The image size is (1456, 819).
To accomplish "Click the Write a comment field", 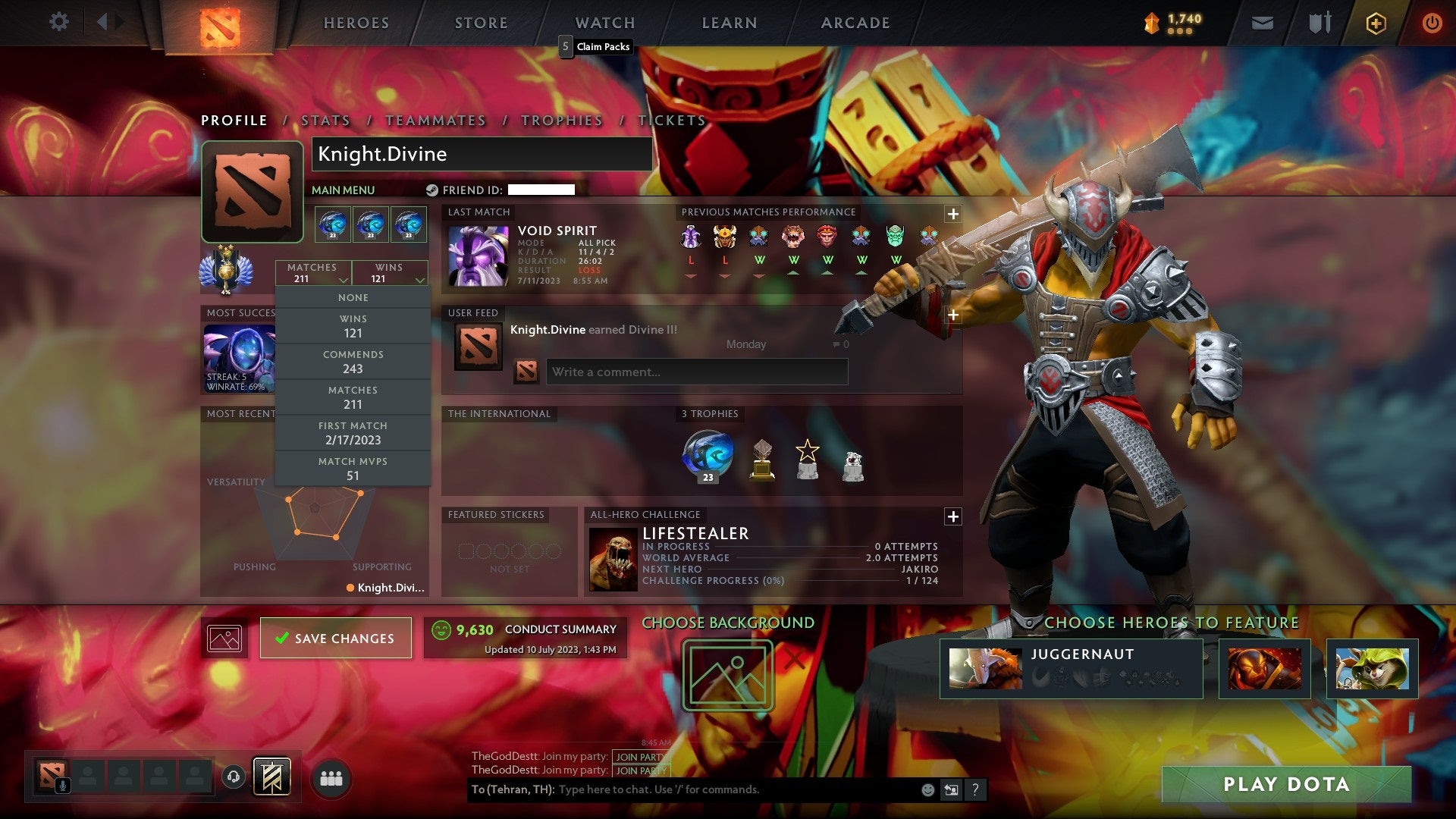I will (696, 372).
